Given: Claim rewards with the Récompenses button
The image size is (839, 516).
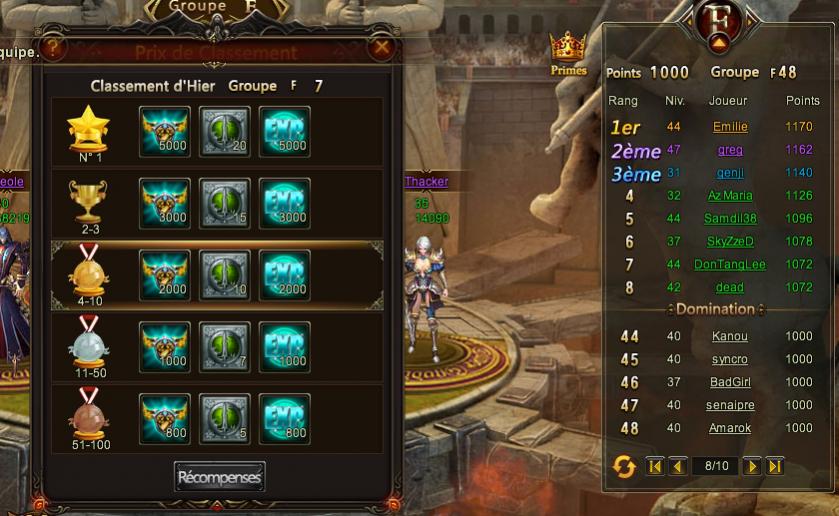Looking at the screenshot, I should [219, 477].
